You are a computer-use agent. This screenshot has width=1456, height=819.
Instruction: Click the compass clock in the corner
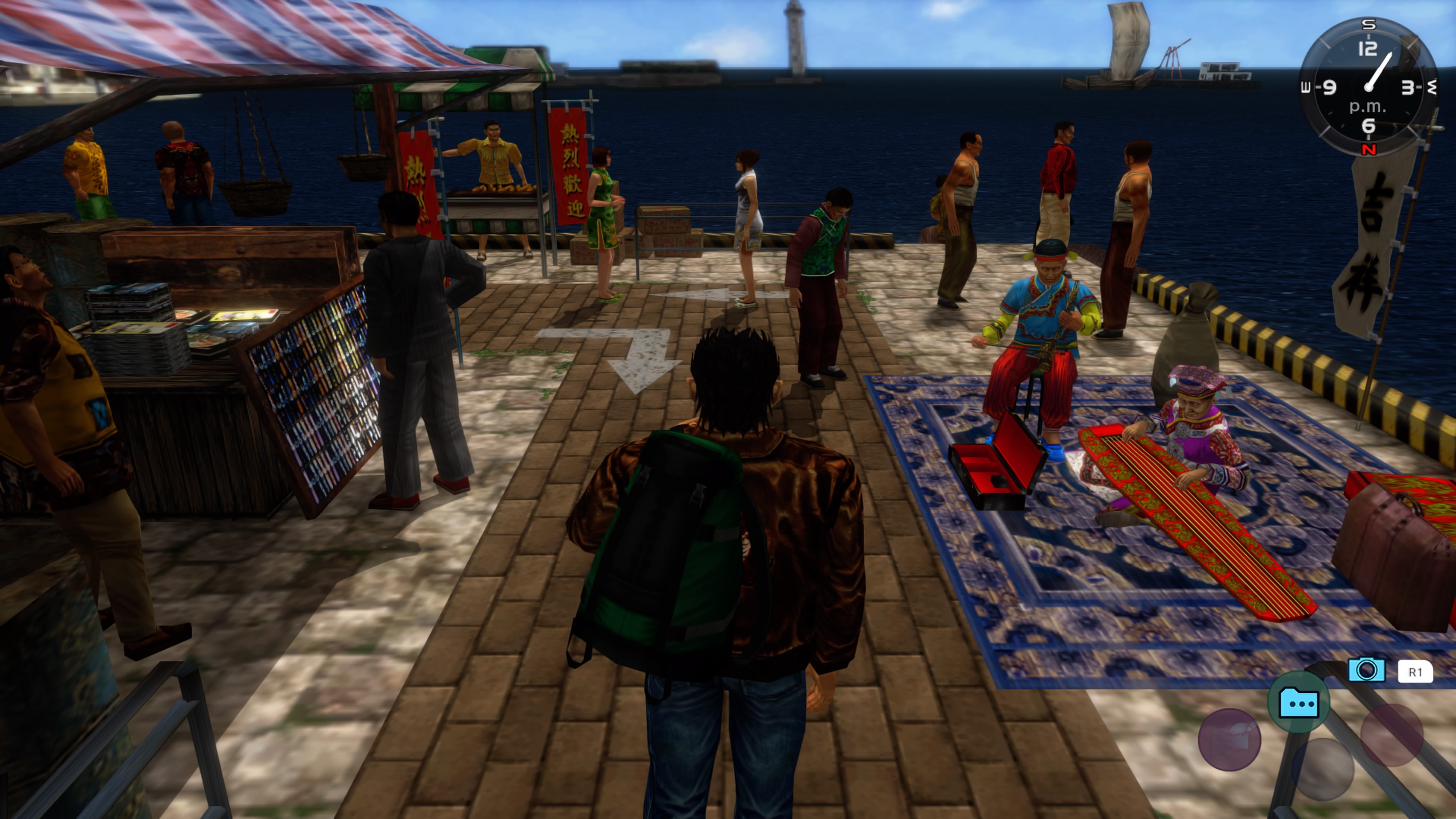point(1368,86)
